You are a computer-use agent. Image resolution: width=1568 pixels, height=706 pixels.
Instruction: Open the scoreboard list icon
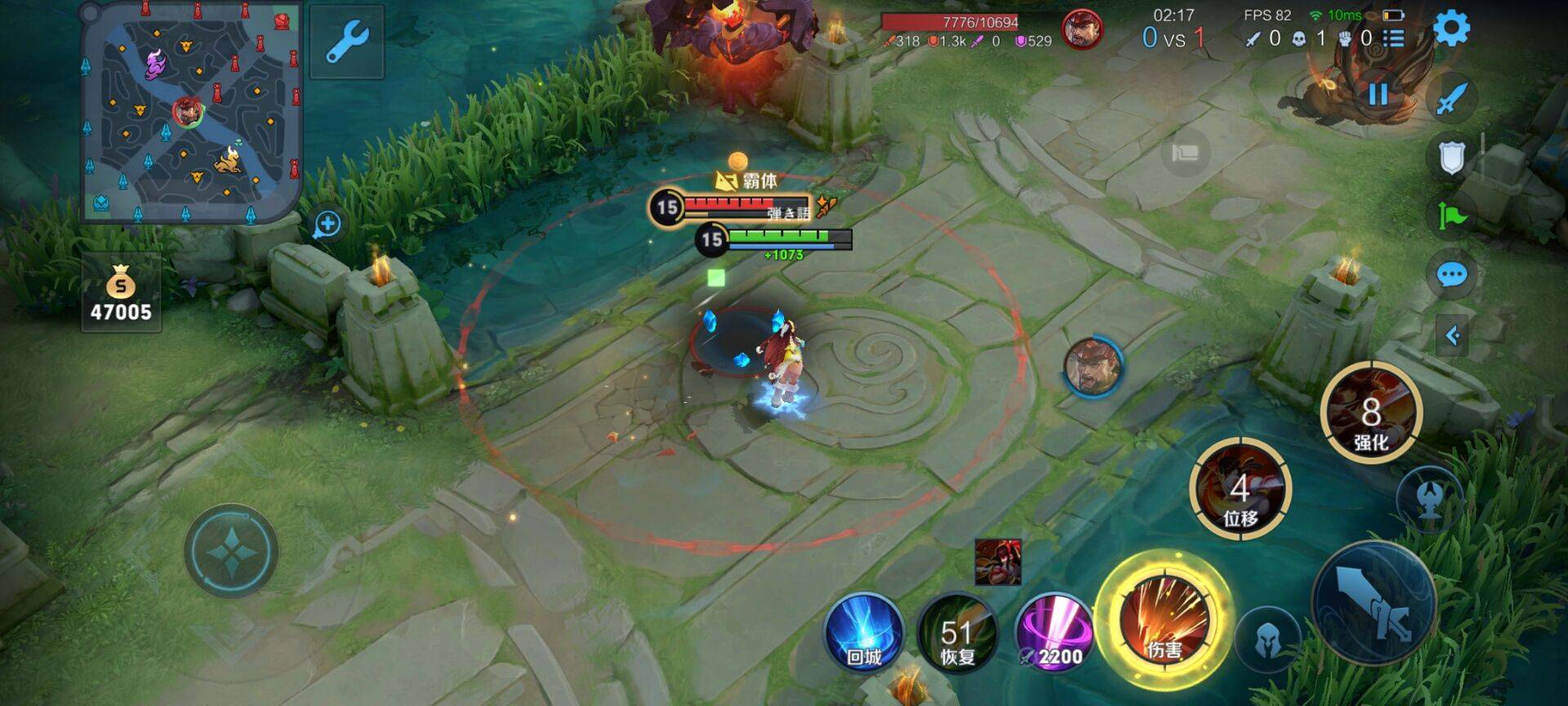pos(1394,38)
